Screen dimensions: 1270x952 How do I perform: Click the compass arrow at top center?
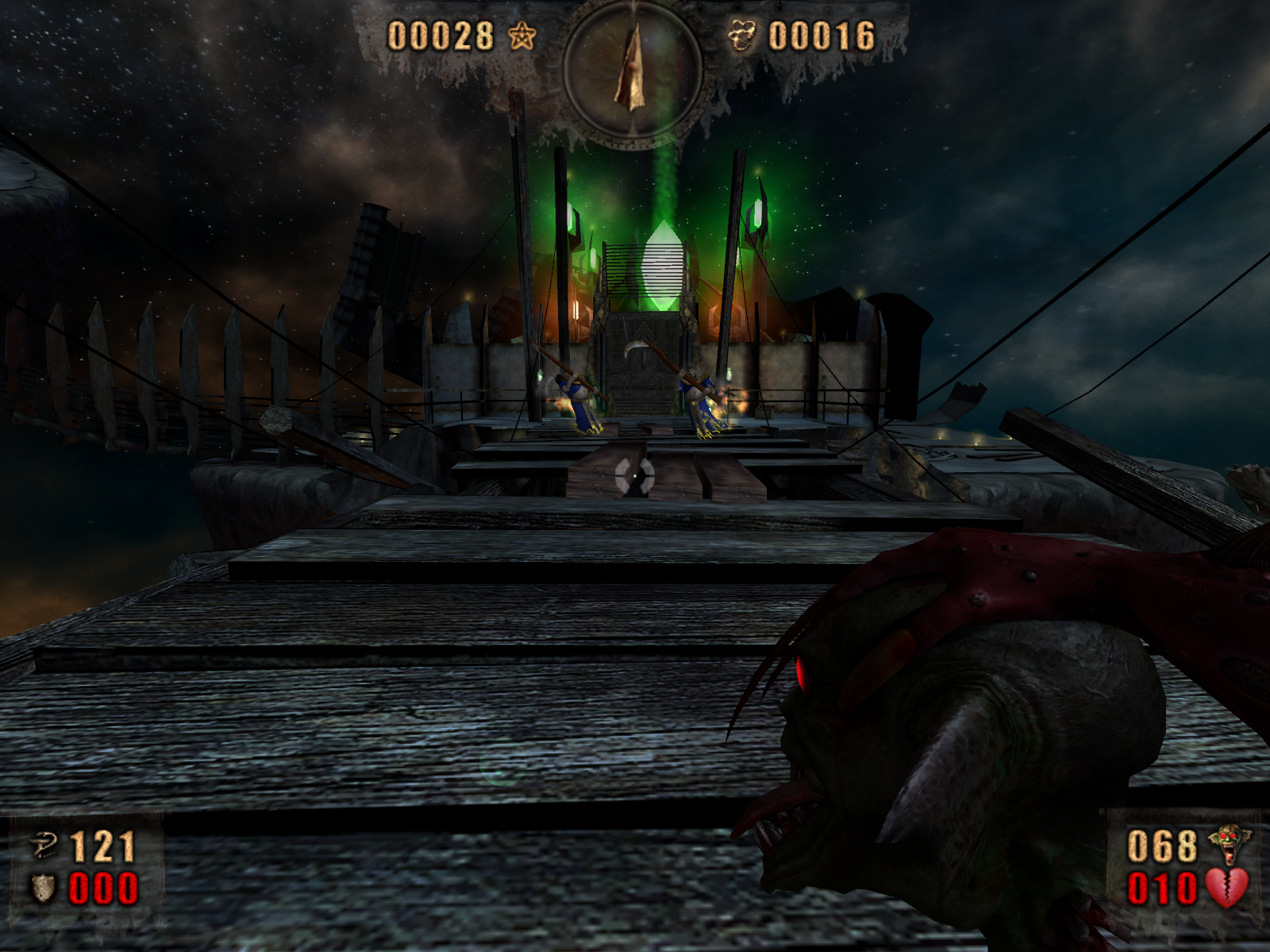pos(633,68)
